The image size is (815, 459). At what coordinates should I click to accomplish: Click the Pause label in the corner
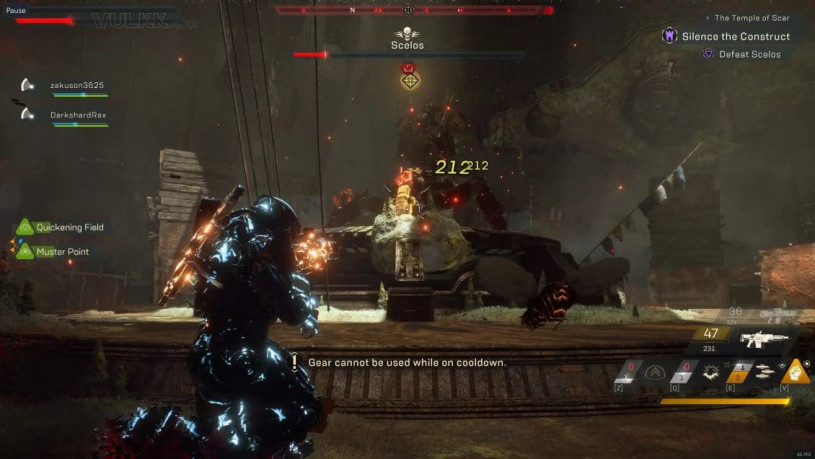[x=17, y=10]
